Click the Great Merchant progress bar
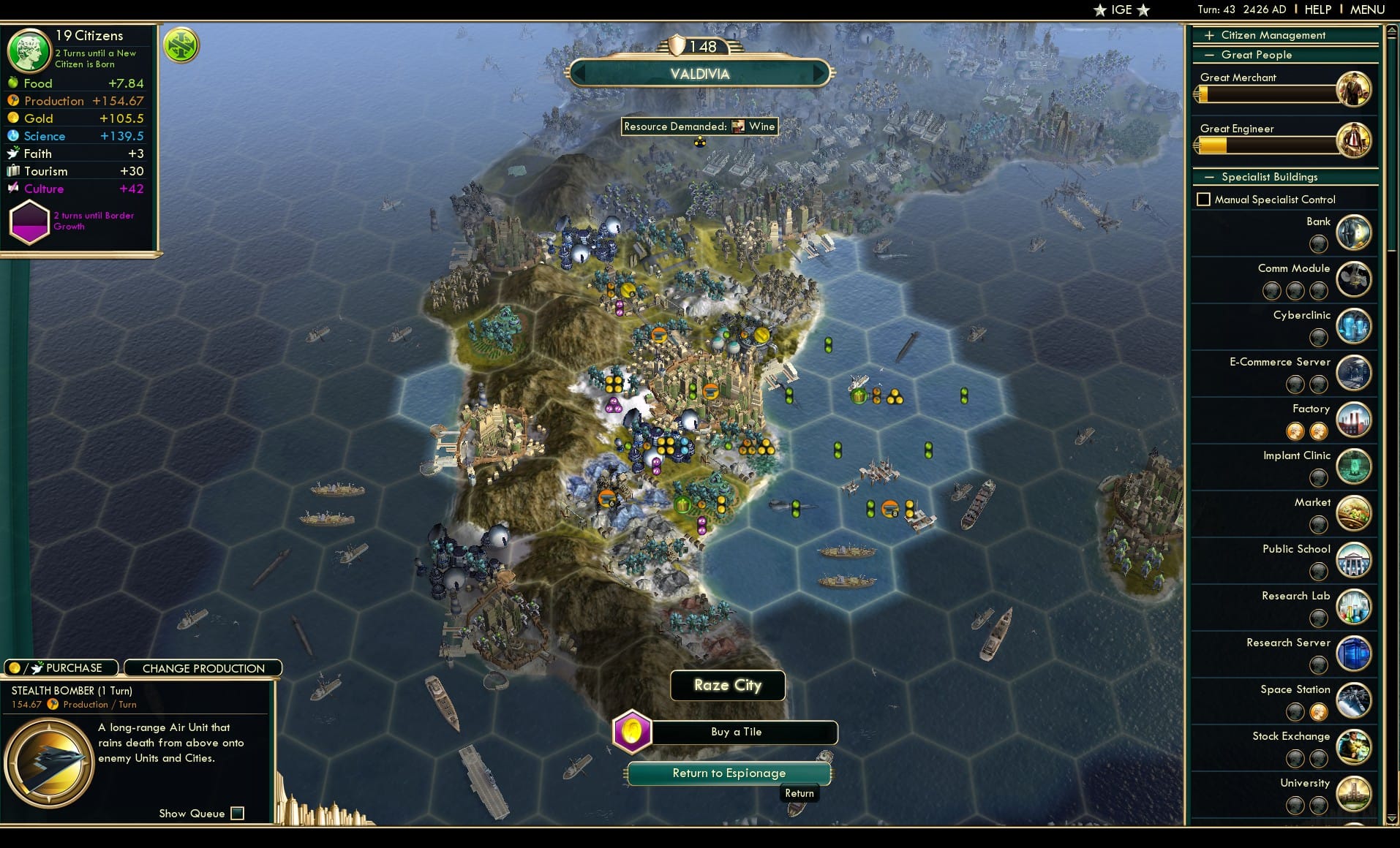 [1269, 93]
